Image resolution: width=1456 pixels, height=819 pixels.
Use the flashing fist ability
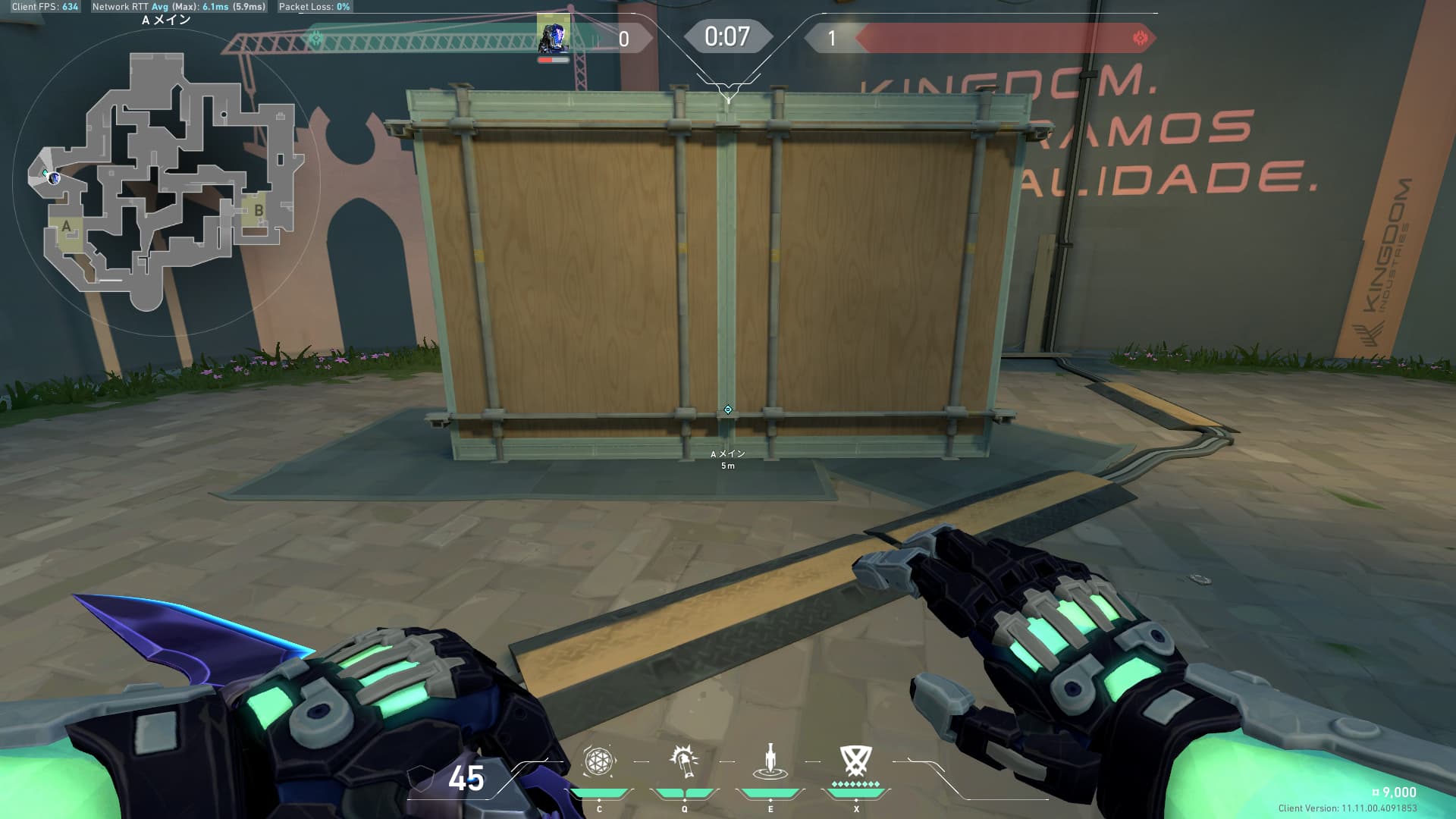[x=685, y=761]
